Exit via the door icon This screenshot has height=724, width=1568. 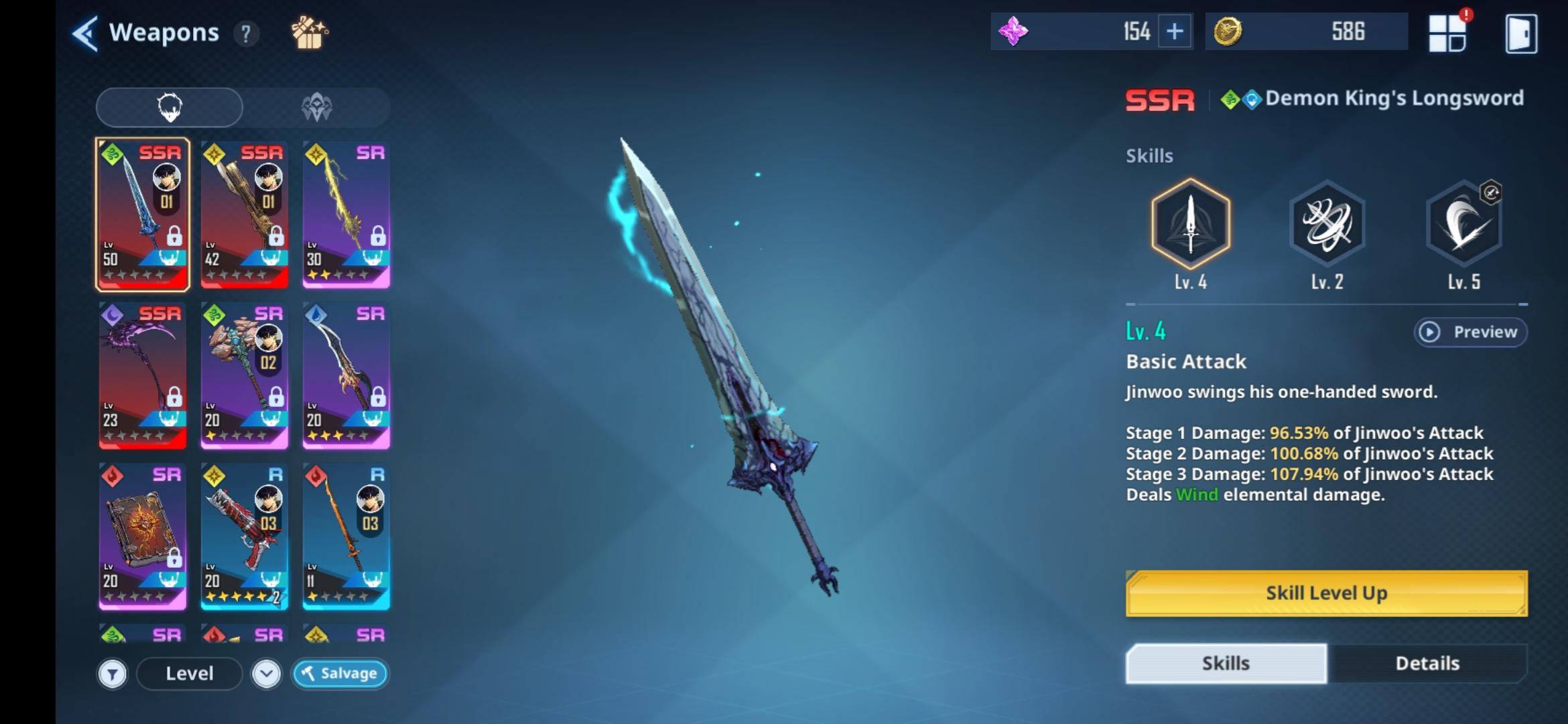pos(1520,34)
